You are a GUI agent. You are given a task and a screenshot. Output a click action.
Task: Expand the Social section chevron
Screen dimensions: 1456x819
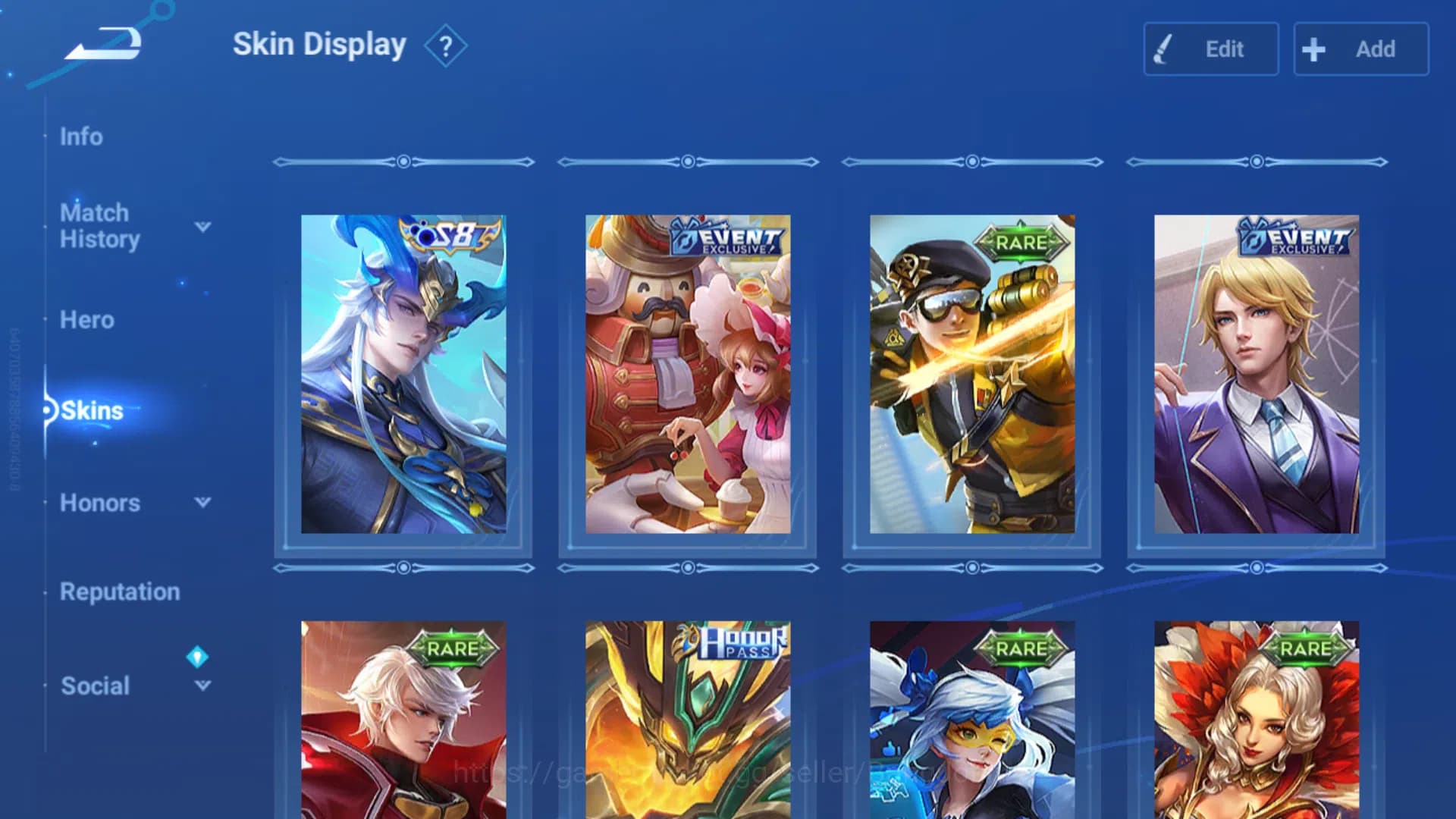click(x=201, y=686)
